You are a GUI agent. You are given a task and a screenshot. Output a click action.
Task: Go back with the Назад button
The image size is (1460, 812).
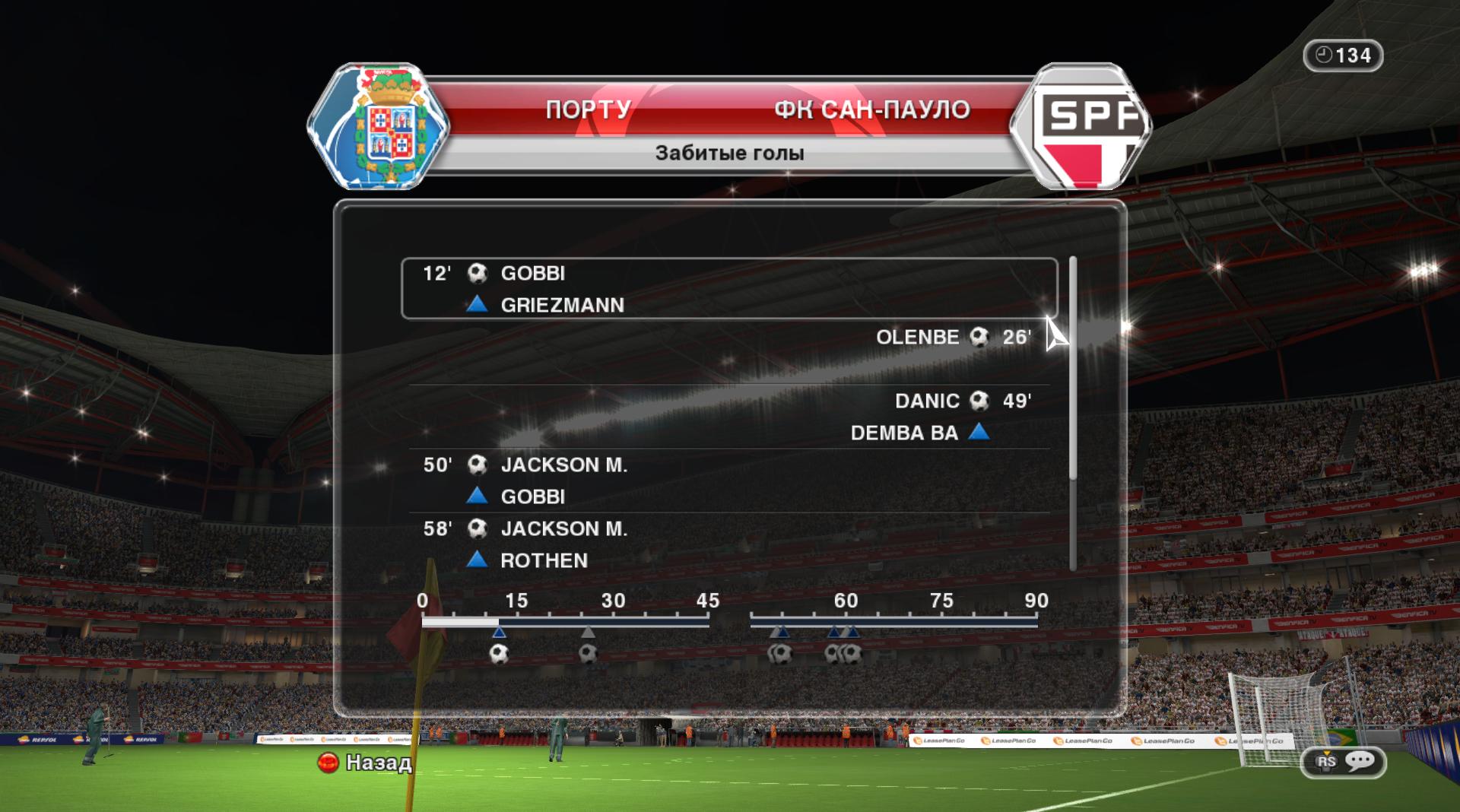pos(366,762)
